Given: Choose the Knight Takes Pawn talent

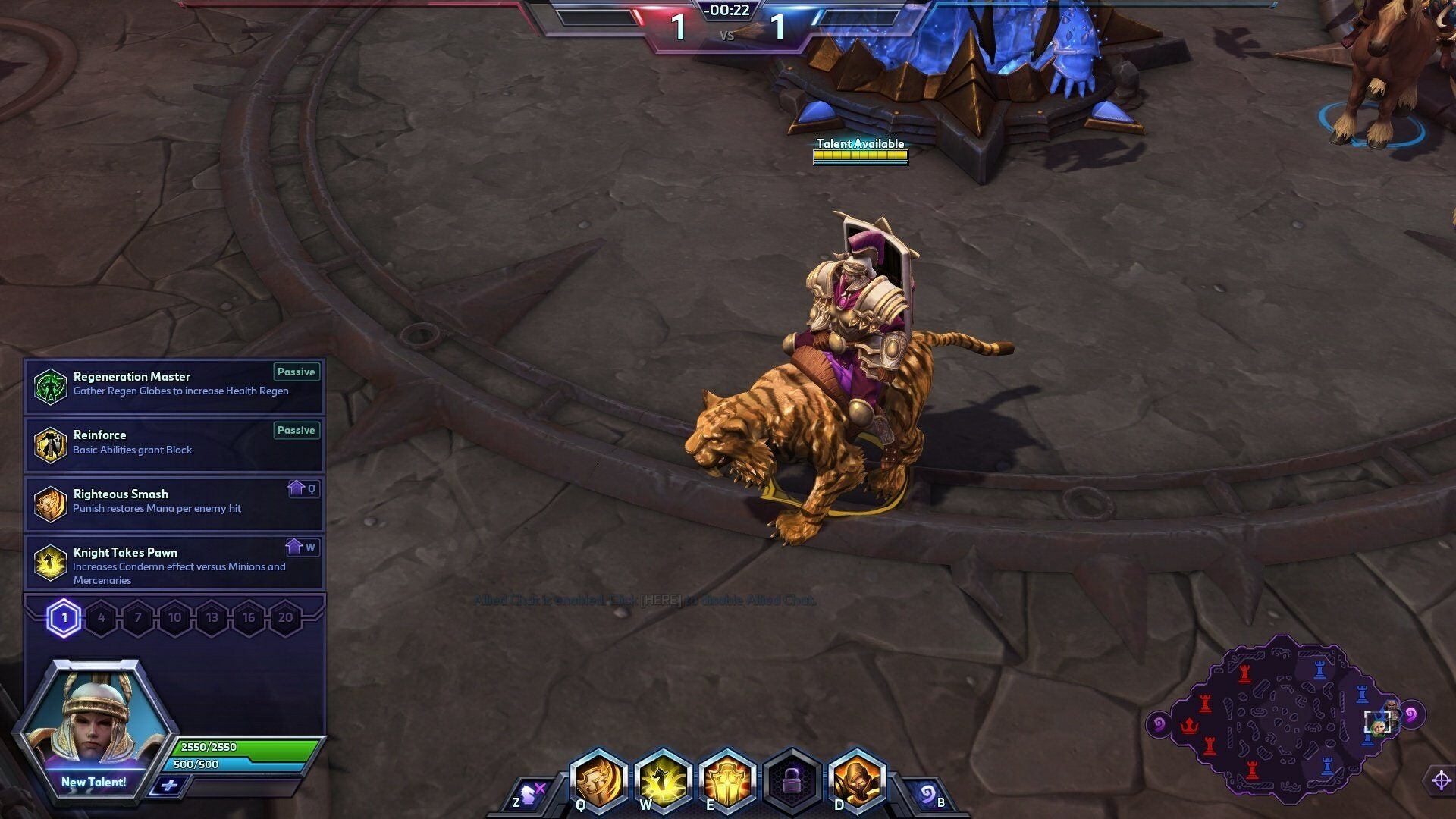Looking at the screenshot, I should click(174, 563).
